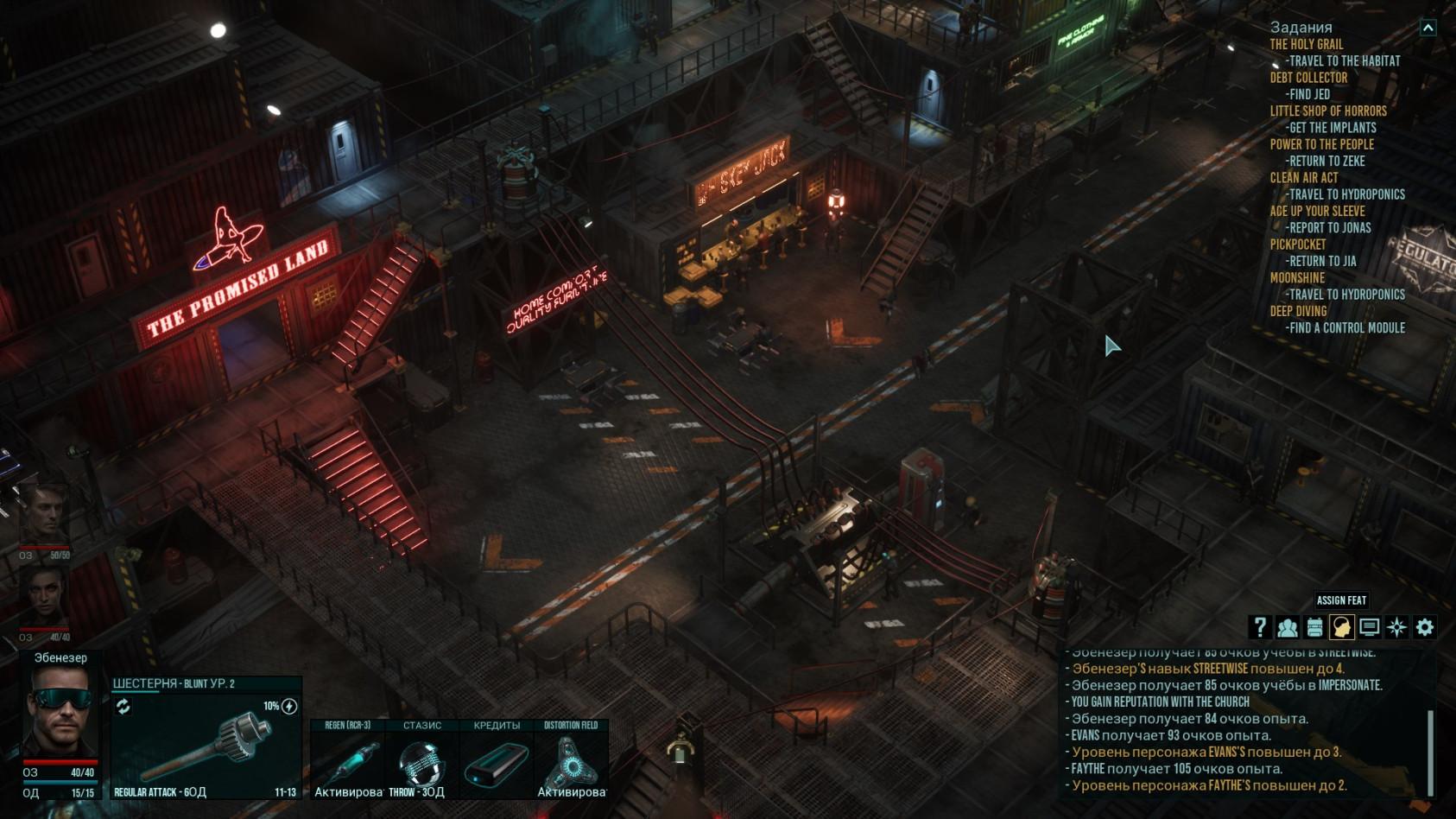Select the female companion portrait

tap(43, 598)
